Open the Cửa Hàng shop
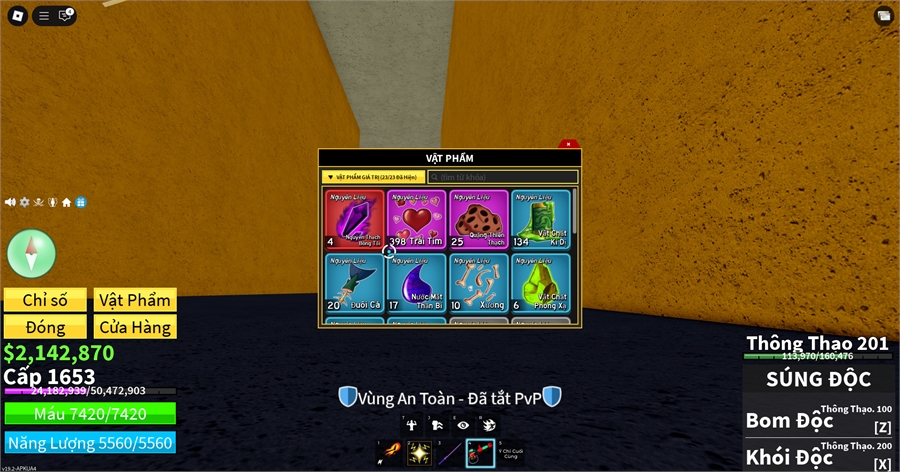Viewport: 900px width, 472px height. [x=135, y=327]
